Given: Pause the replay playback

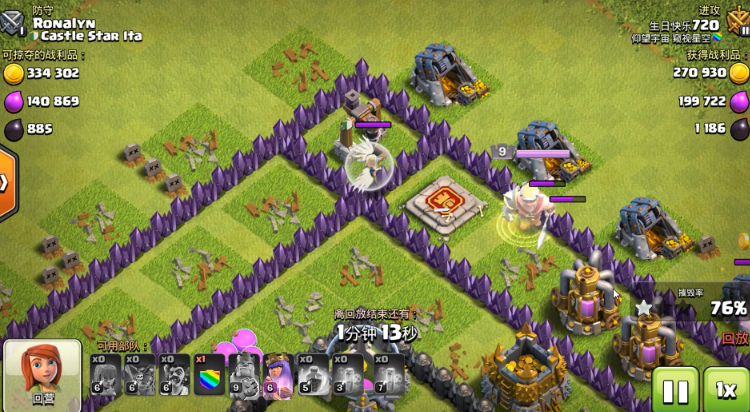Looking at the screenshot, I should point(675,390).
